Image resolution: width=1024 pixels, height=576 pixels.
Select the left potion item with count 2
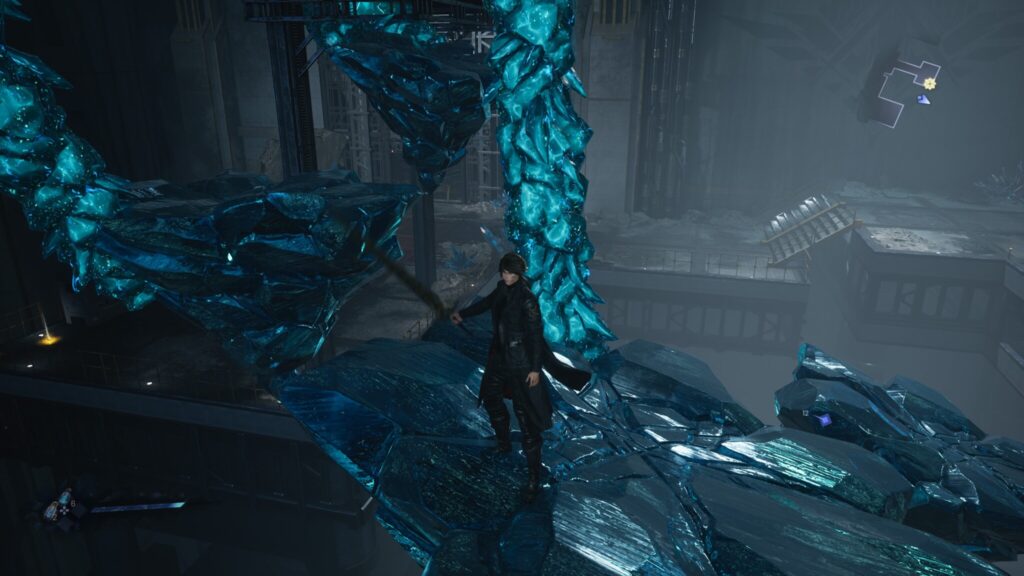pyautogui.click(x=50, y=512)
